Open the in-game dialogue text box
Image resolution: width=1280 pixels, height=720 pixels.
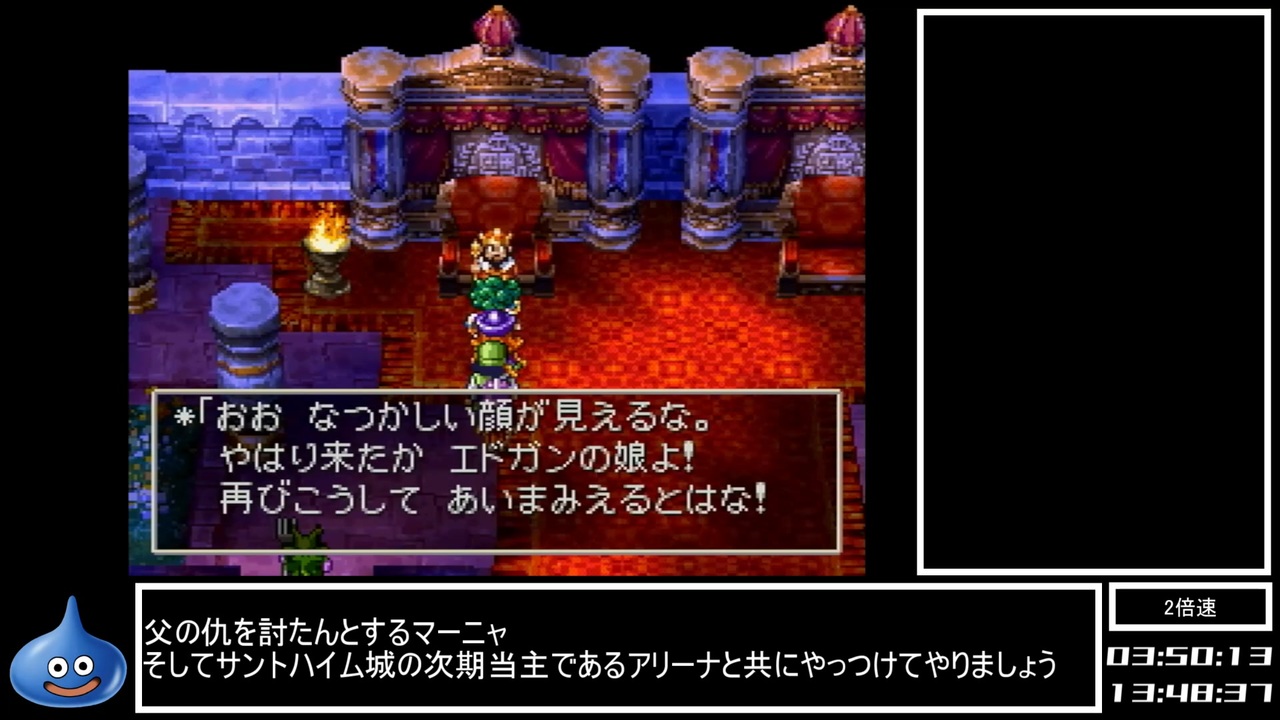(495, 470)
